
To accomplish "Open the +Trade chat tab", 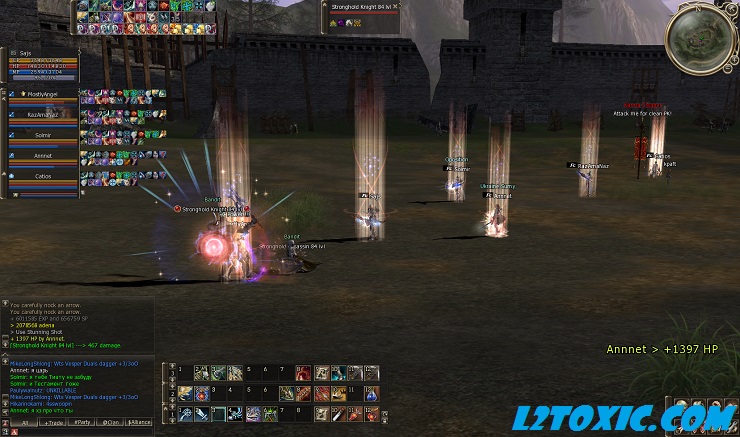I will [52, 423].
